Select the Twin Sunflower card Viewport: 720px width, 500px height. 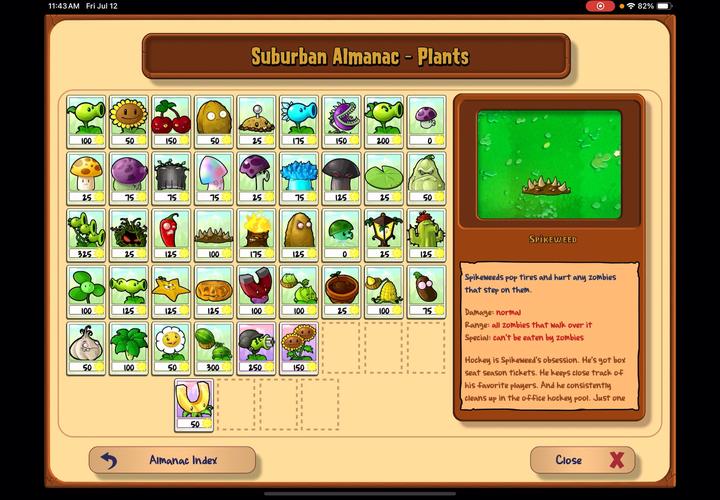coord(298,347)
